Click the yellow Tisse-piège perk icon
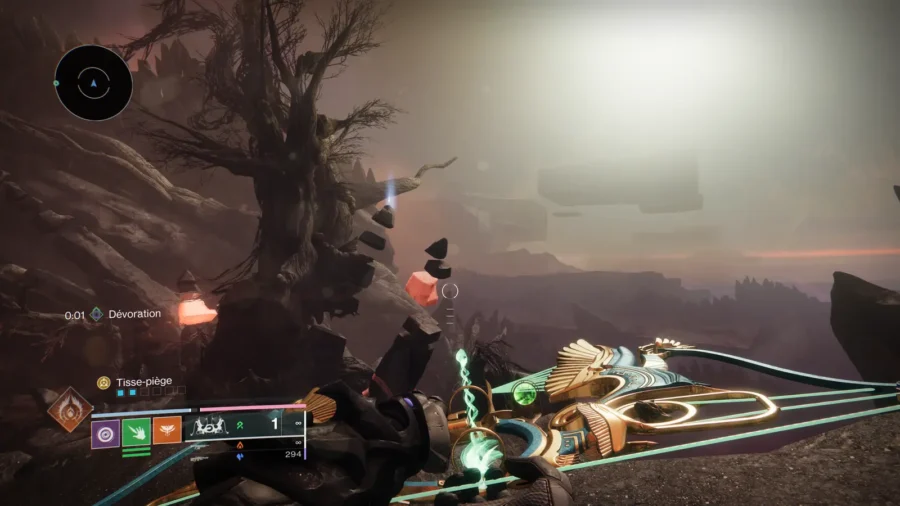This screenshot has height=506, width=900. pyautogui.click(x=102, y=382)
